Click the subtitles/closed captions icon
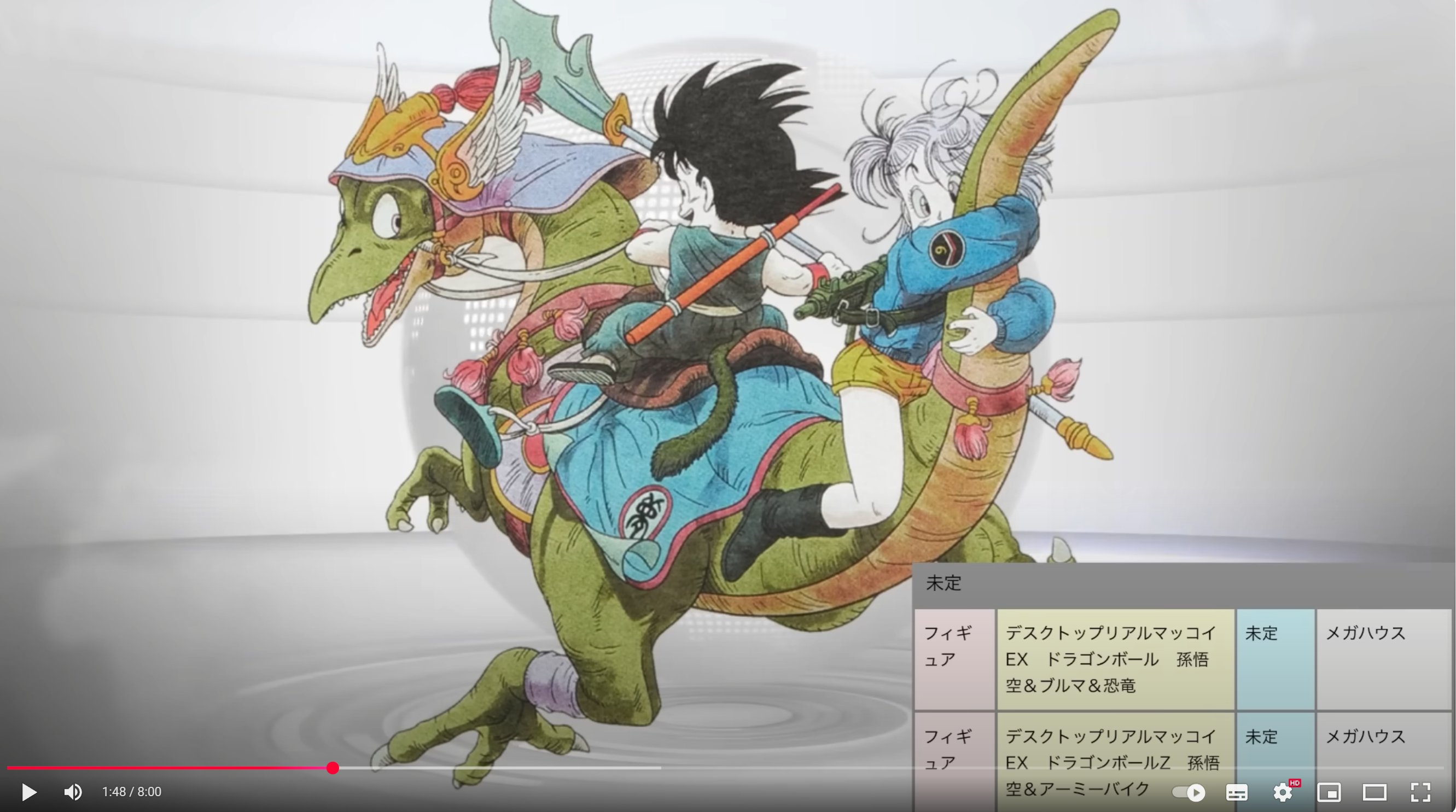Screen dimensions: 1456x812 [1238, 793]
